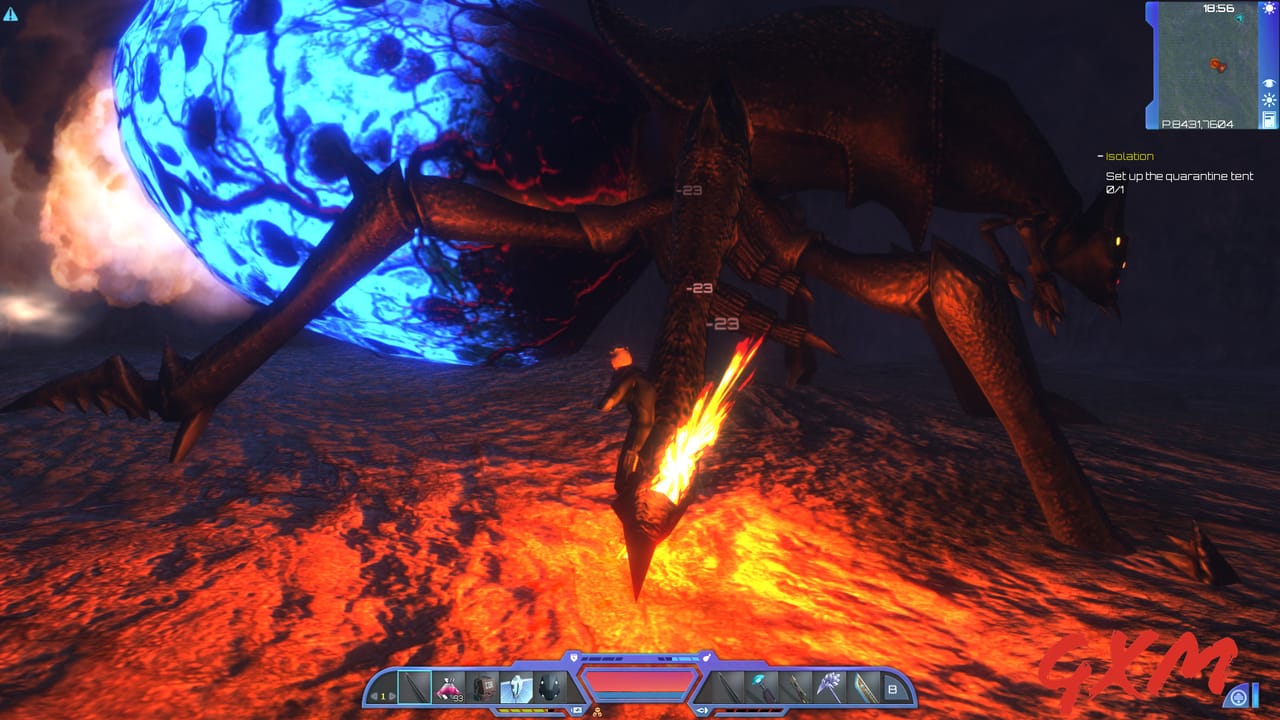Toggle the eye icon beside the minimap
The image size is (1280, 720).
(x=1268, y=83)
